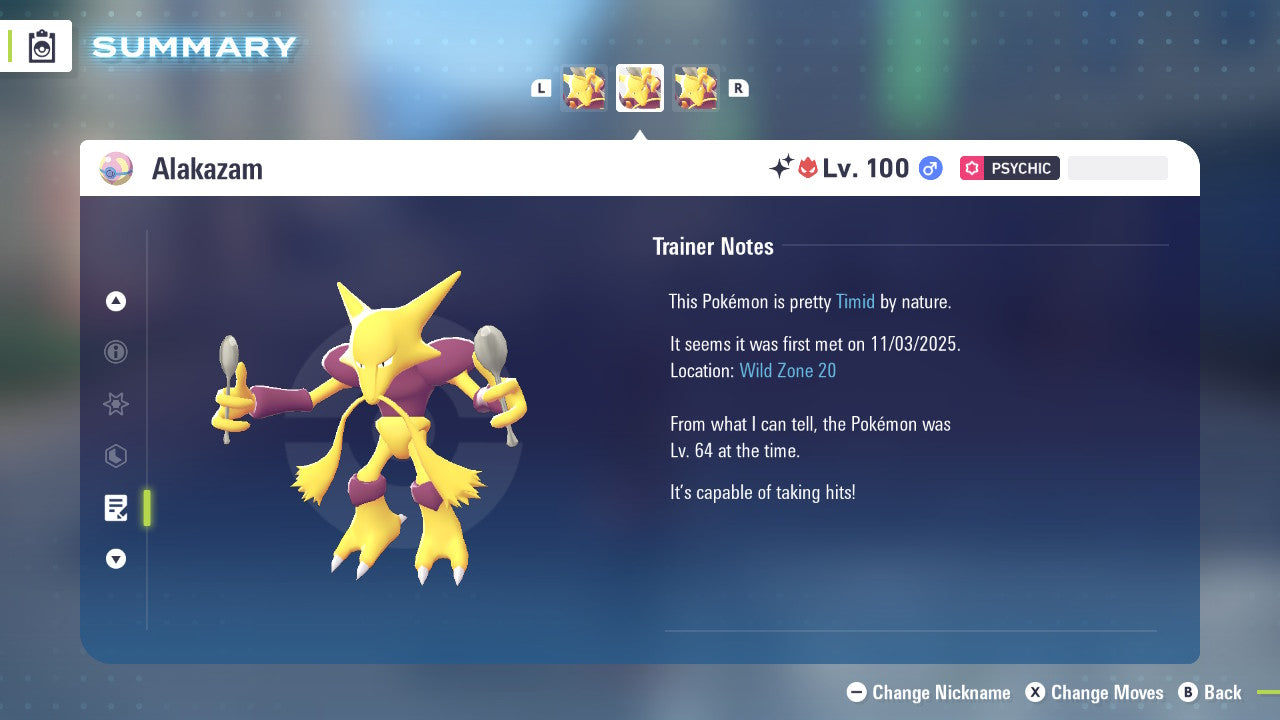
Task: Click the Psychic type symbol in the badge
Action: 972,168
